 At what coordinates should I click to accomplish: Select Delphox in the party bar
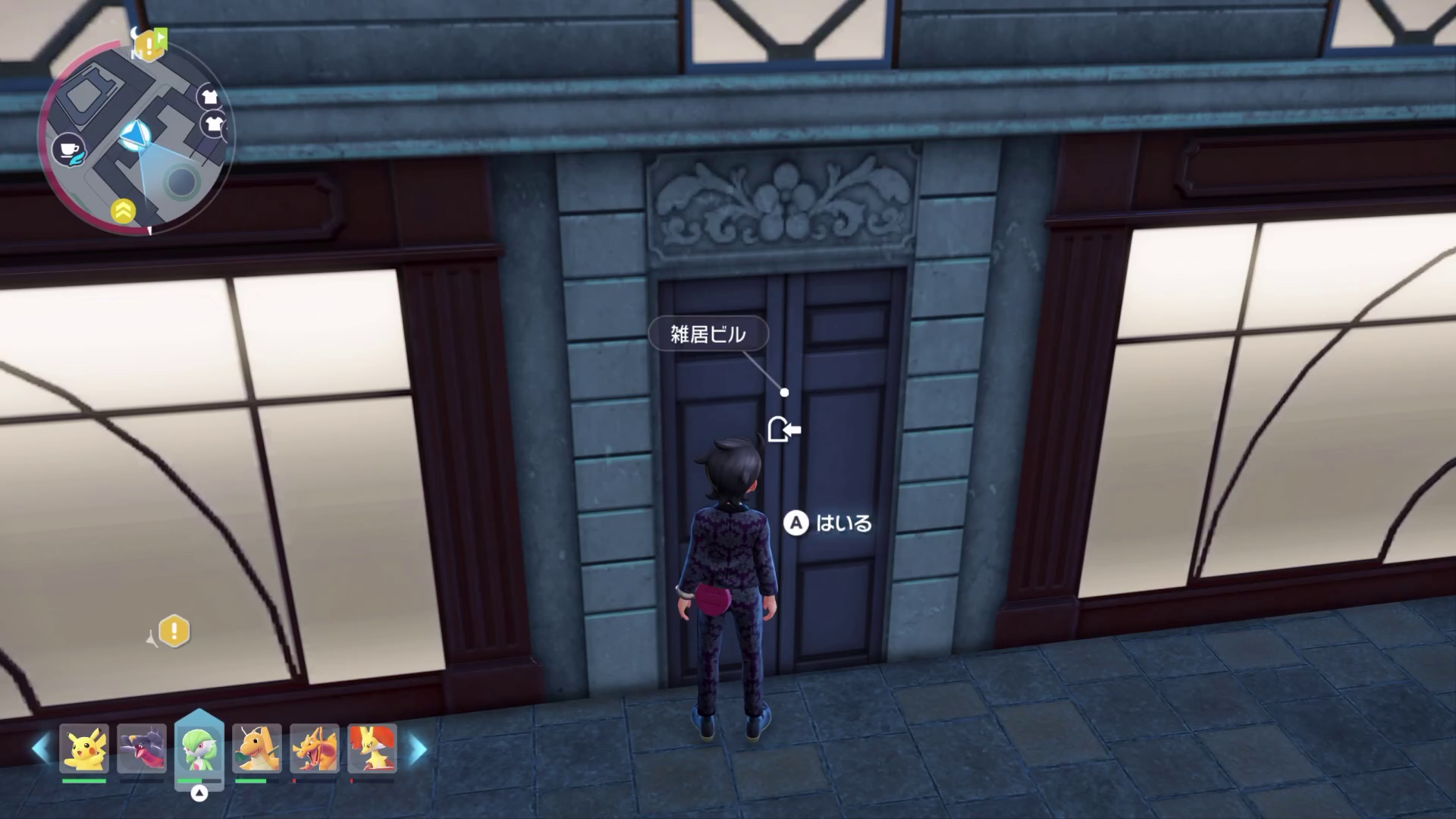(x=372, y=748)
